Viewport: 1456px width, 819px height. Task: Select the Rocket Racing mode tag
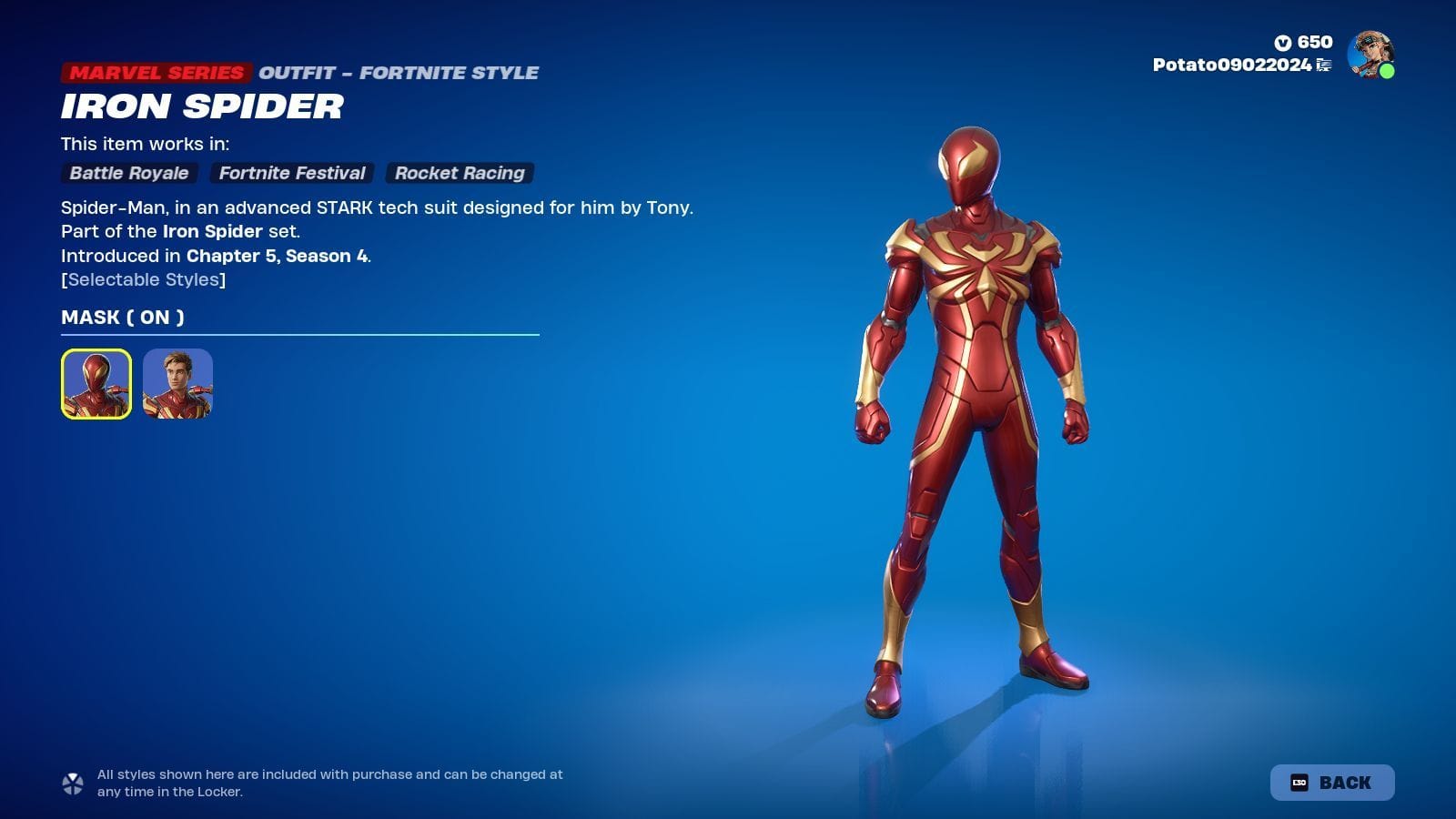459,173
